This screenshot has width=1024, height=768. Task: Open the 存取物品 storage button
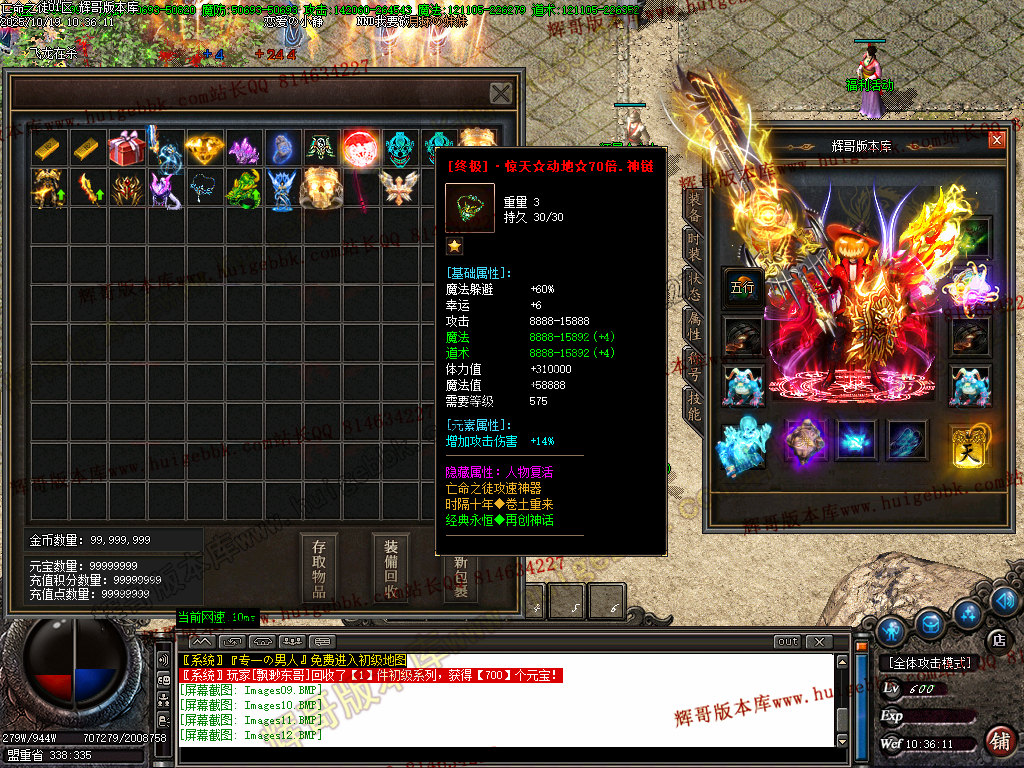[x=319, y=568]
